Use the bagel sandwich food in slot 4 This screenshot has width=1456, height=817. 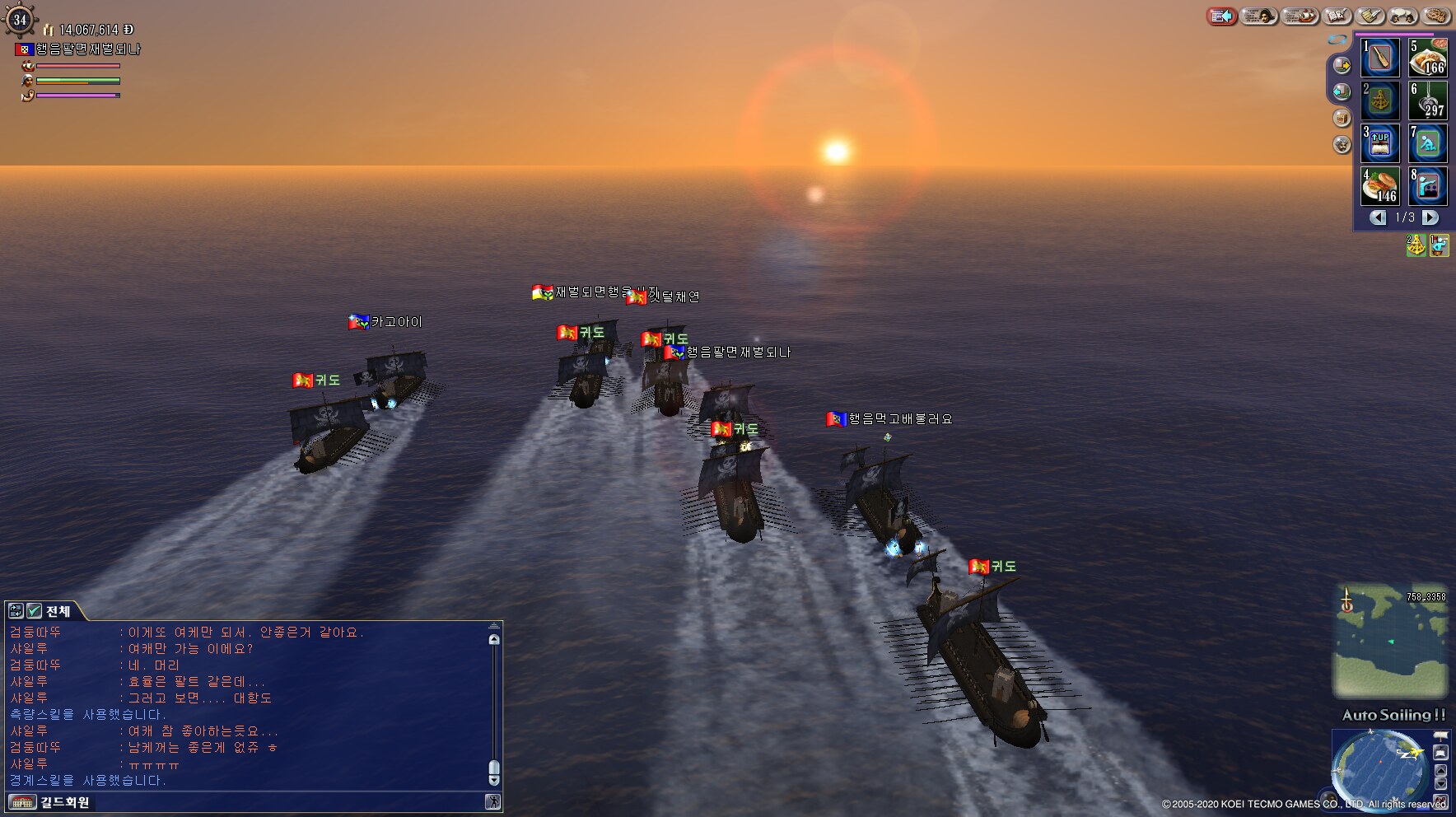(1381, 186)
